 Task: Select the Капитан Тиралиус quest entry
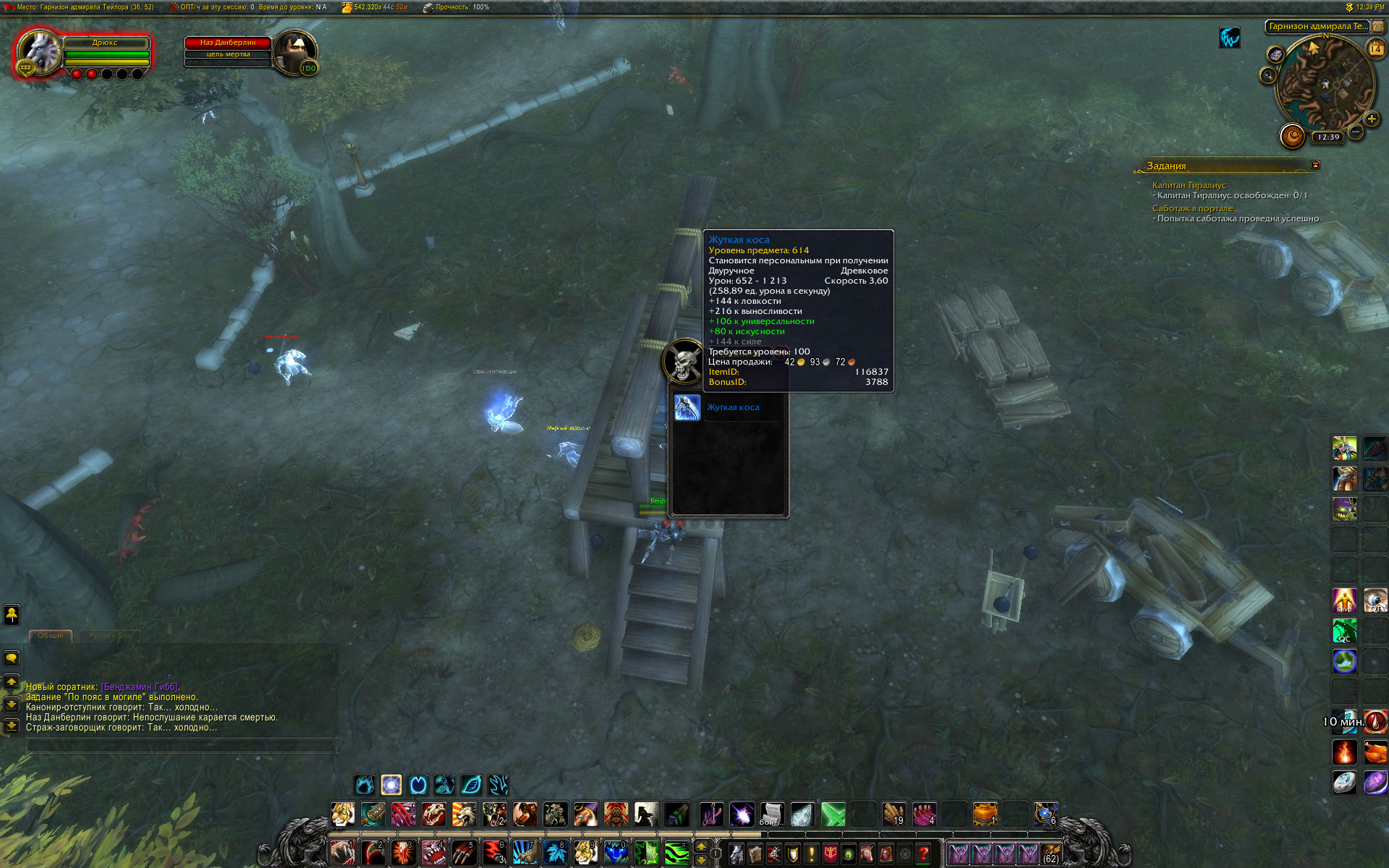click(1189, 185)
